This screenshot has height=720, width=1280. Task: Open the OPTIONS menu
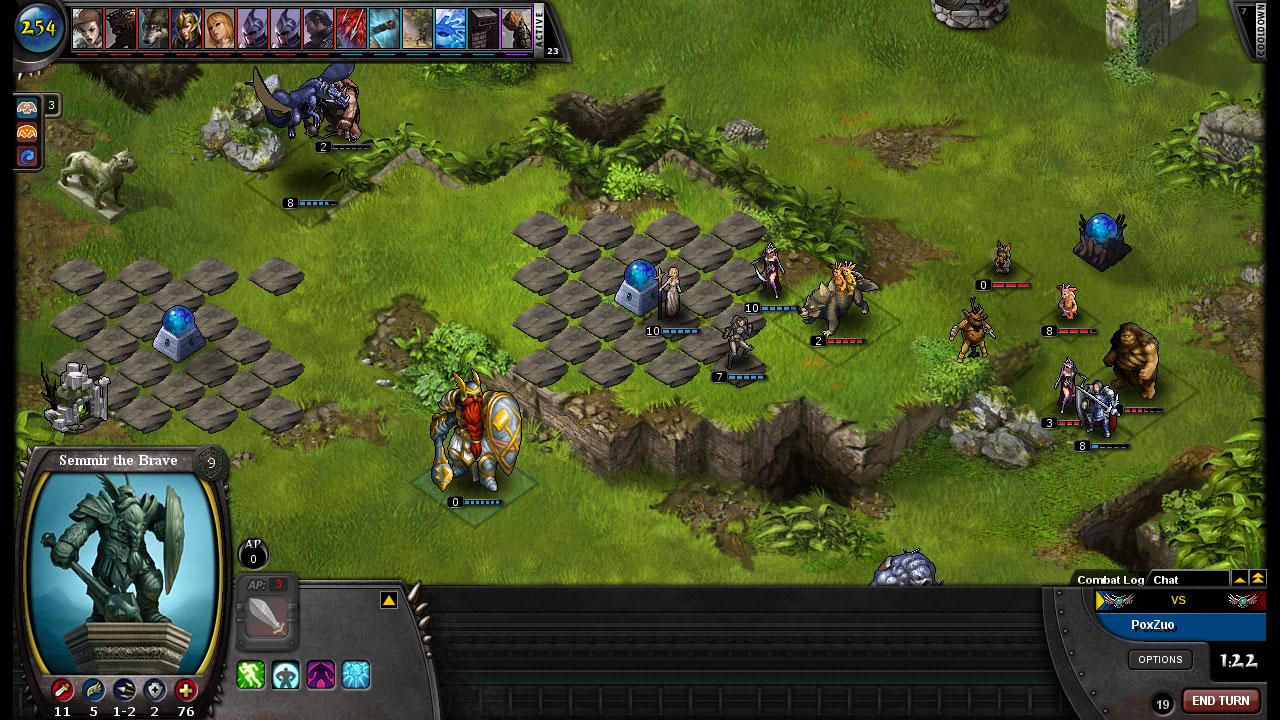coord(1160,659)
